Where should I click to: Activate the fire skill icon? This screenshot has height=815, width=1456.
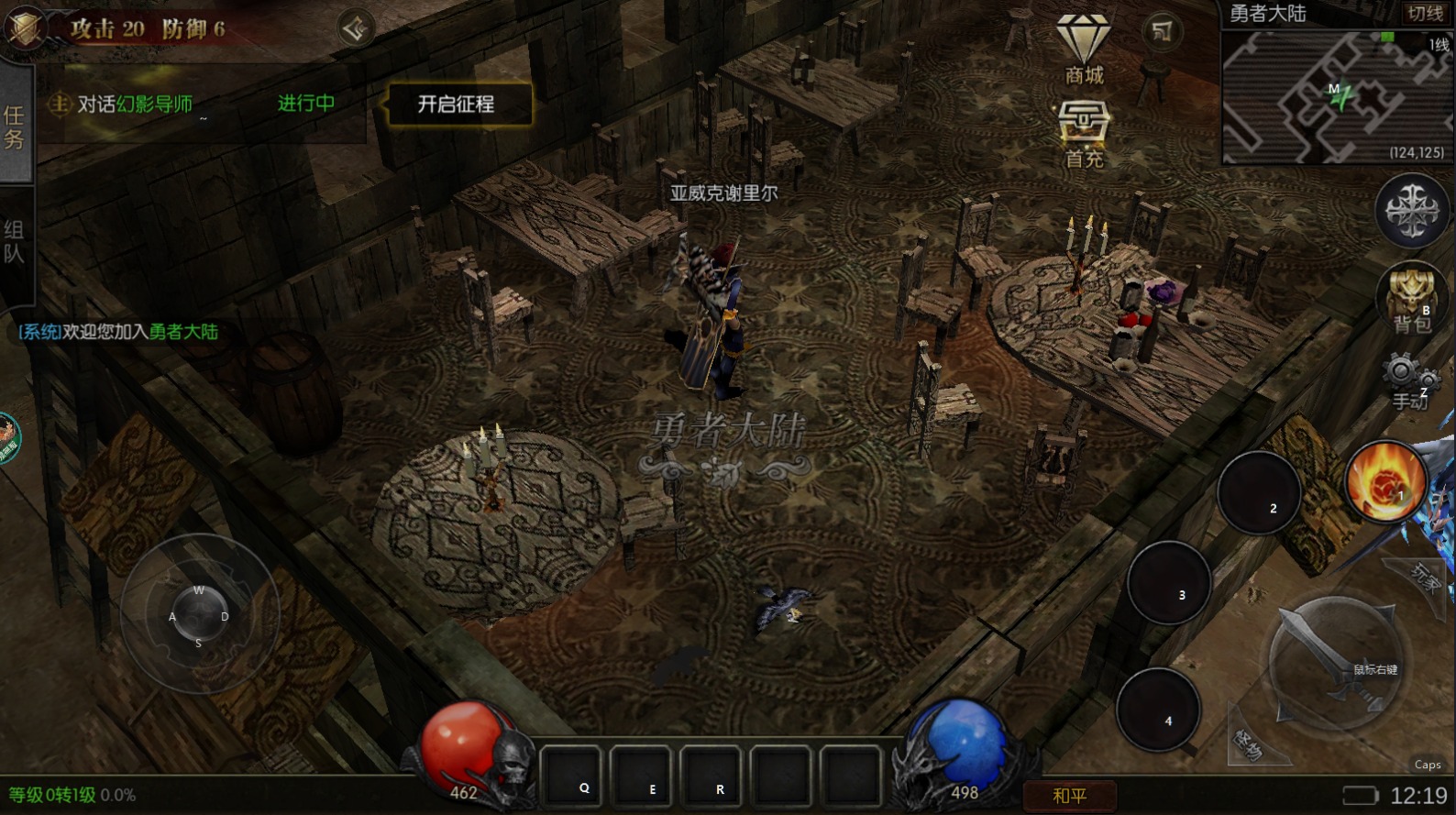coord(1385,481)
